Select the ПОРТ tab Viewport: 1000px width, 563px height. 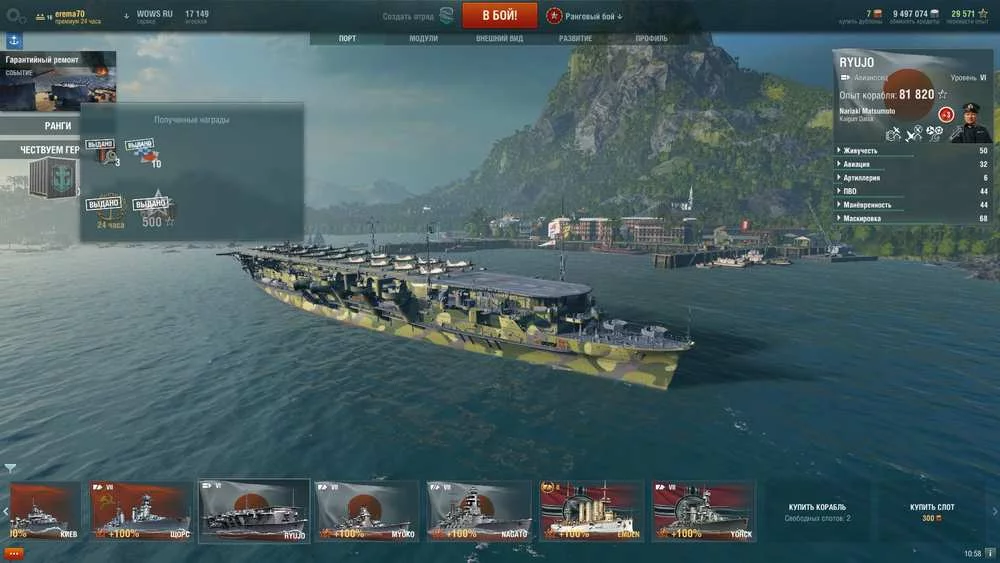347,39
